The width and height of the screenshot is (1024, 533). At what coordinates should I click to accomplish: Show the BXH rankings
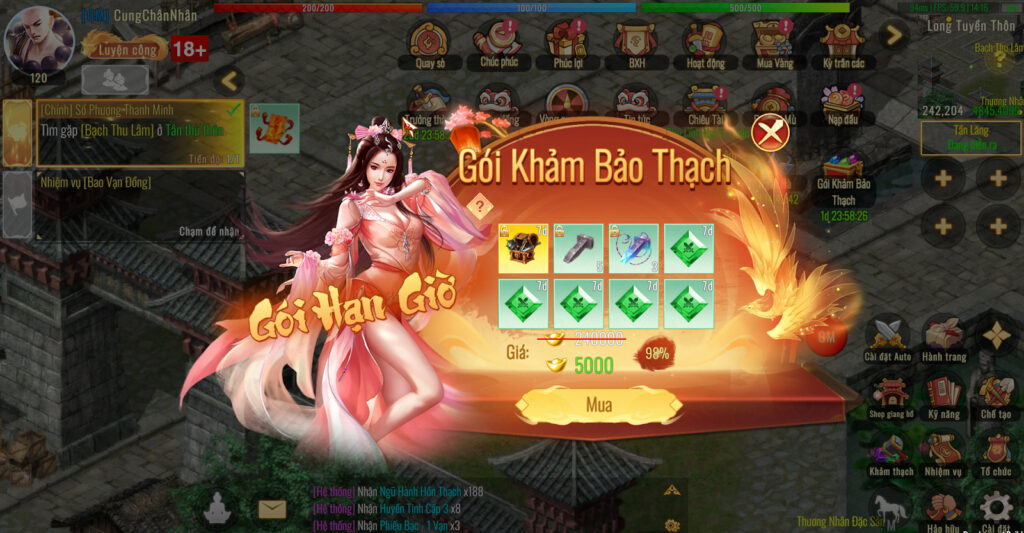(x=636, y=44)
